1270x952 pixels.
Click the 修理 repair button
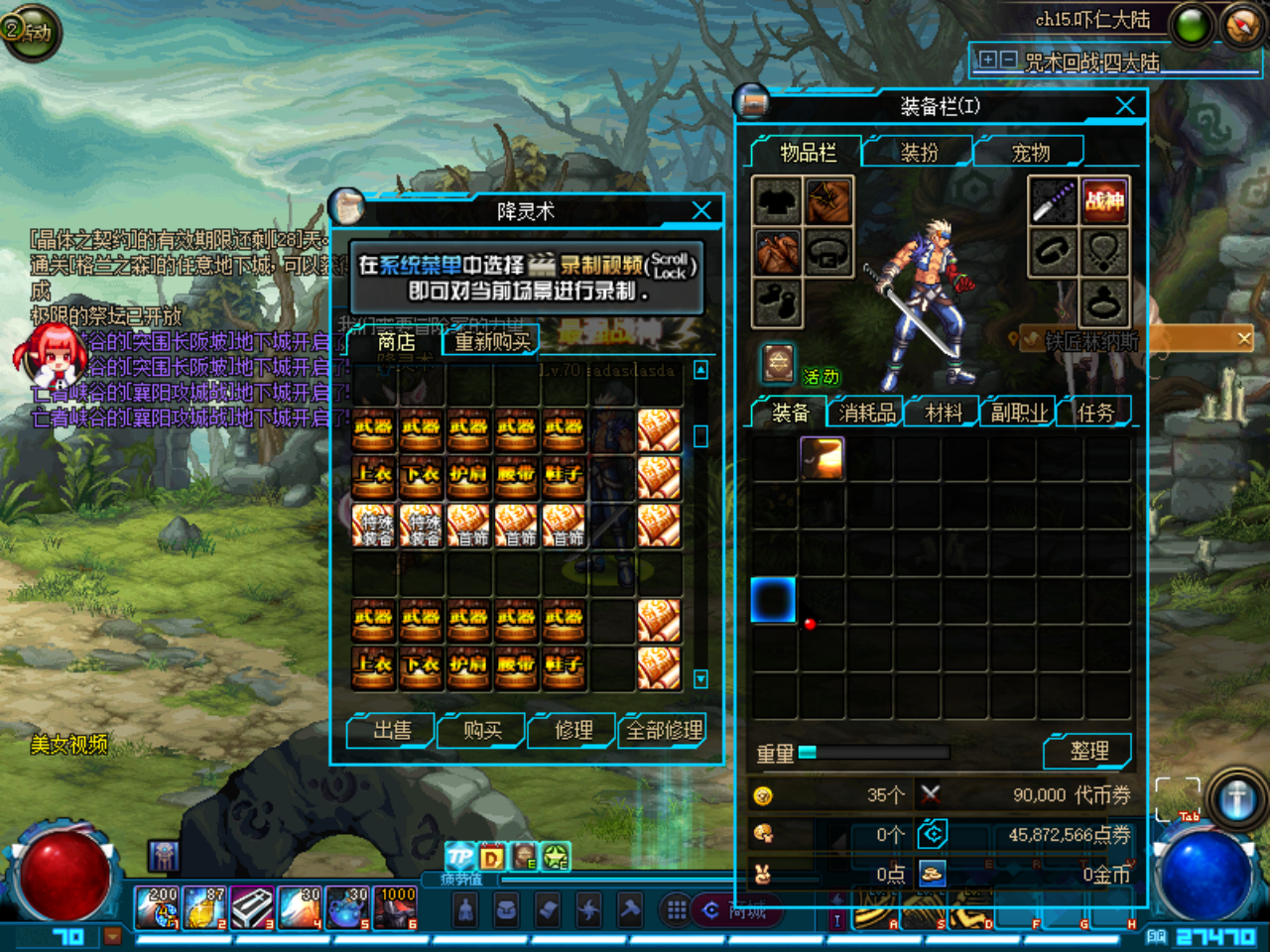tap(573, 731)
